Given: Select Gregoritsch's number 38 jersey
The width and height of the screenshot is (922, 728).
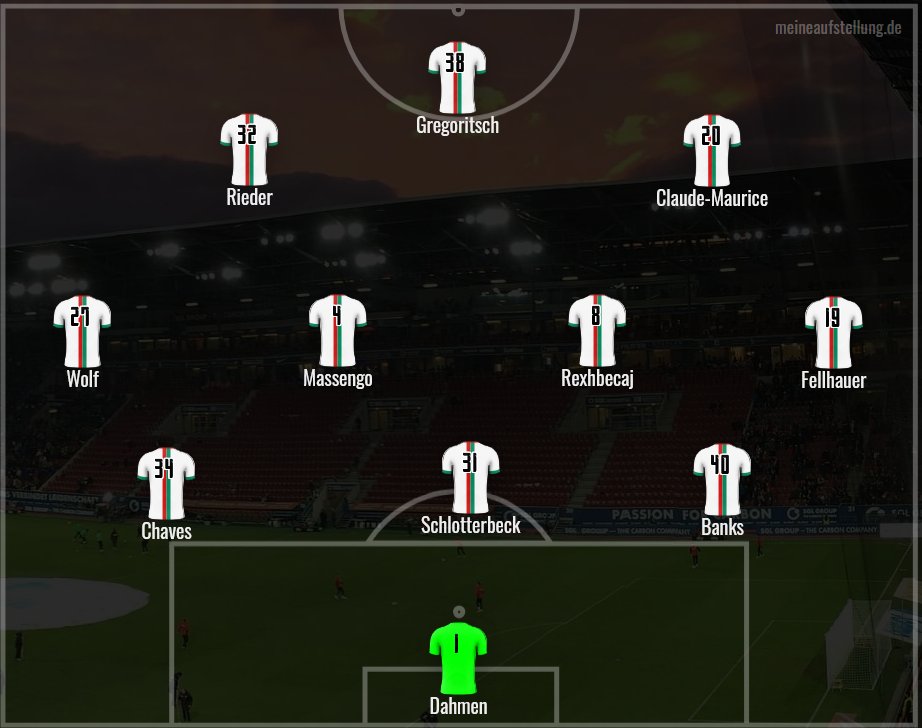Looking at the screenshot, I should point(457,78).
